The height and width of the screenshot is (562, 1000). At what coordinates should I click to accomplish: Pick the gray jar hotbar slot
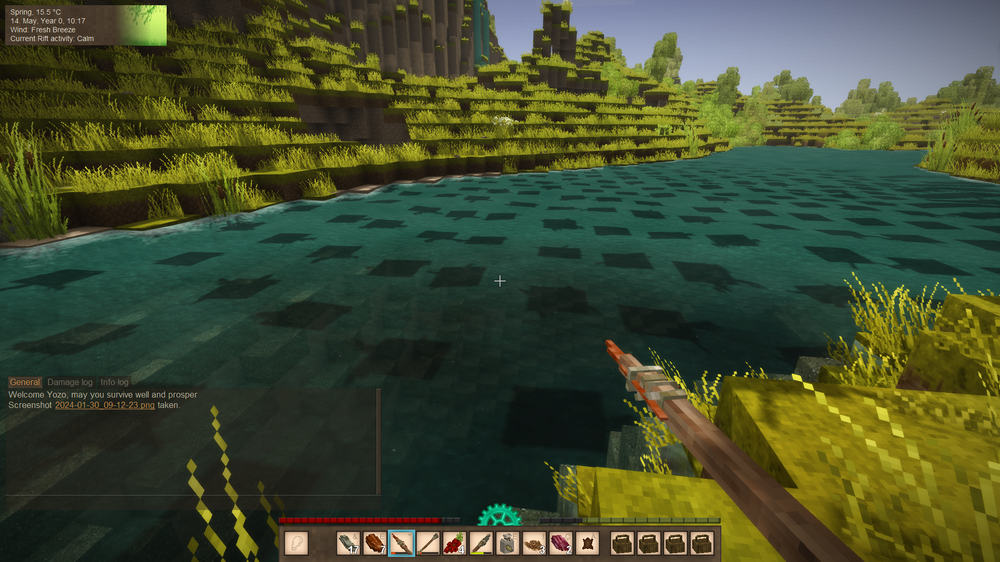click(x=507, y=543)
